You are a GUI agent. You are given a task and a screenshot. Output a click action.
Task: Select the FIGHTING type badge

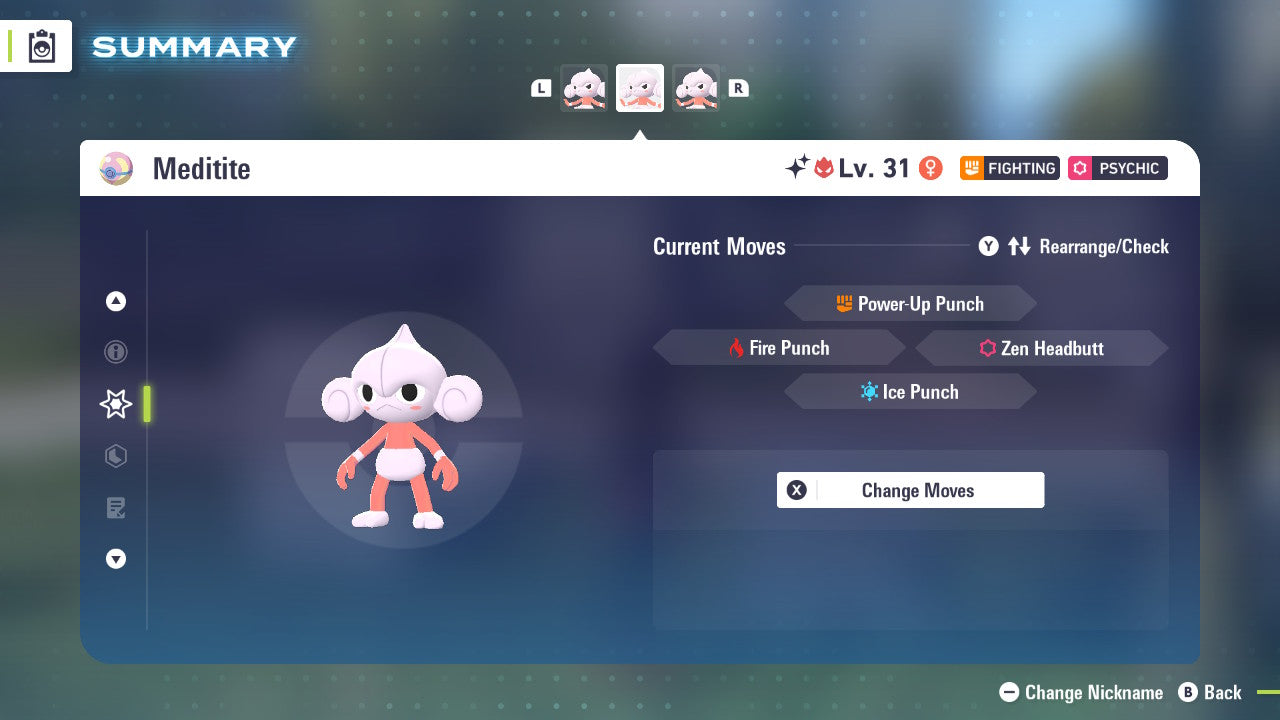[1009, 168]
